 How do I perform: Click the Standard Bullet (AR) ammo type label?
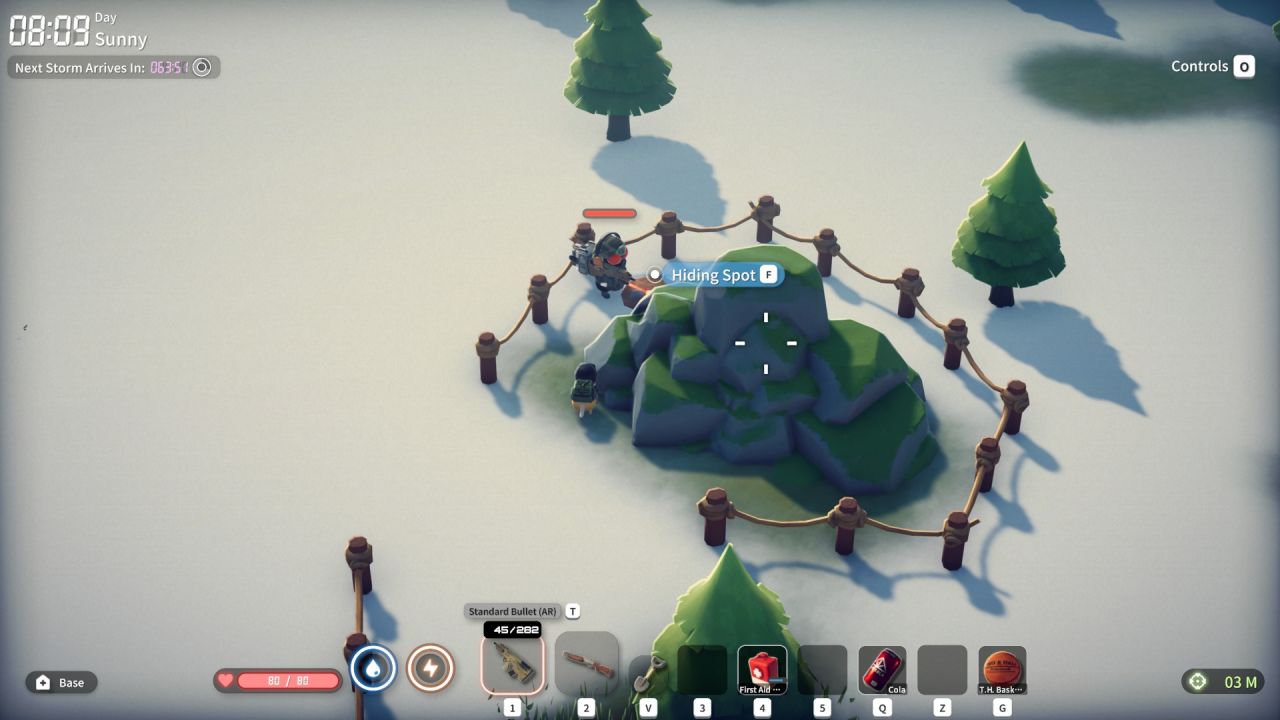pos(512,611)
